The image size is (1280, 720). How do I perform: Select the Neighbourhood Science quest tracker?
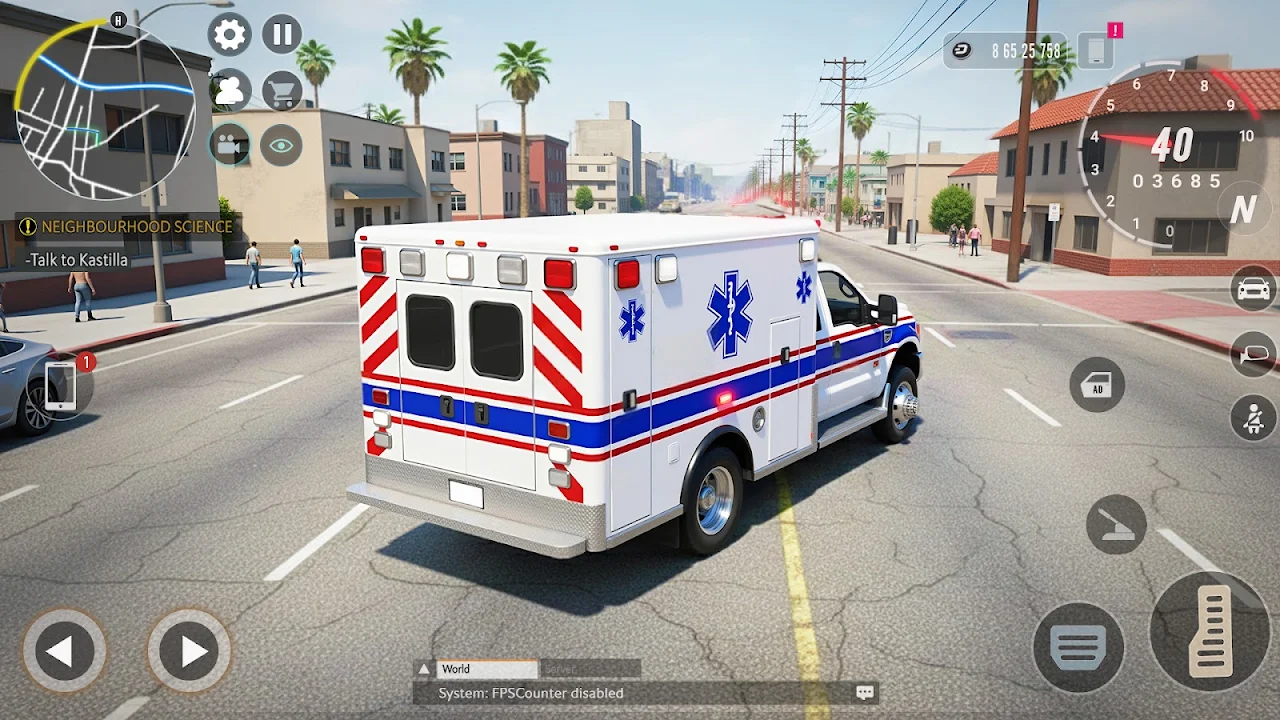[128, 227]
